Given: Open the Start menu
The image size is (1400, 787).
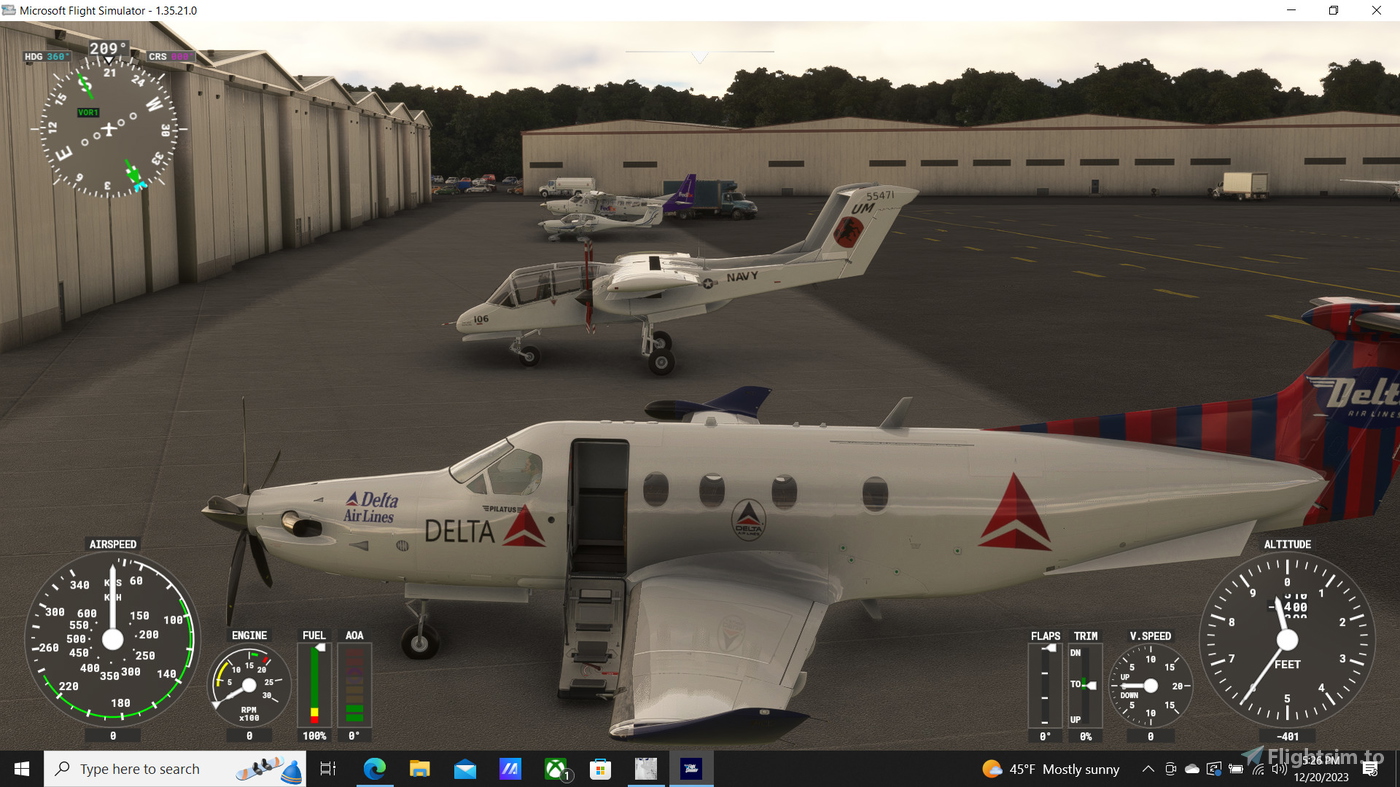Looking at the screenshot, I should coord(20,768).
